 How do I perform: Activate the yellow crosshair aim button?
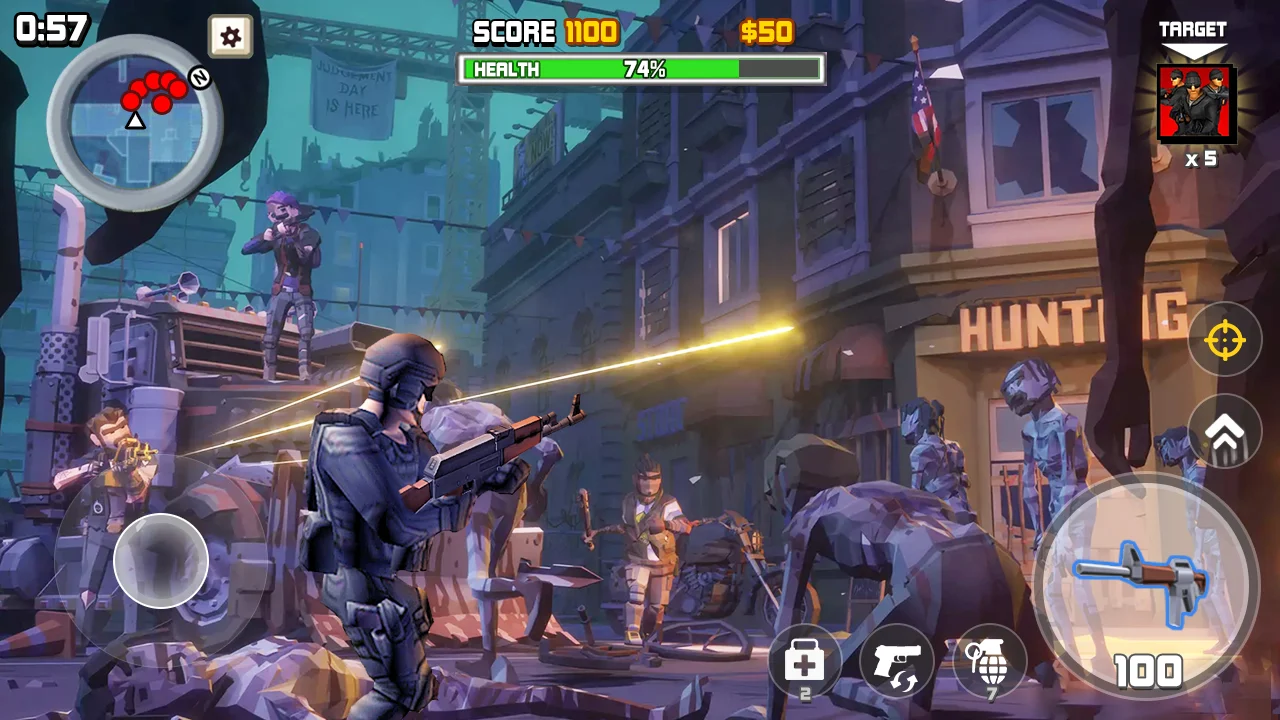coord(1224,340)
